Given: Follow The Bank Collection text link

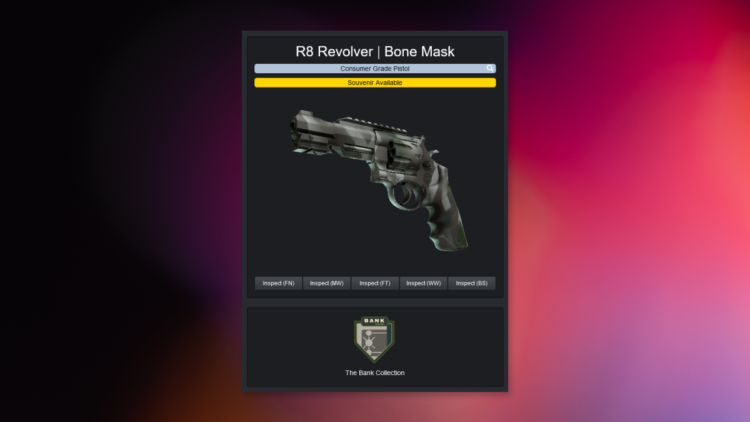Looking at the screenshot, I should coord(375,373).
